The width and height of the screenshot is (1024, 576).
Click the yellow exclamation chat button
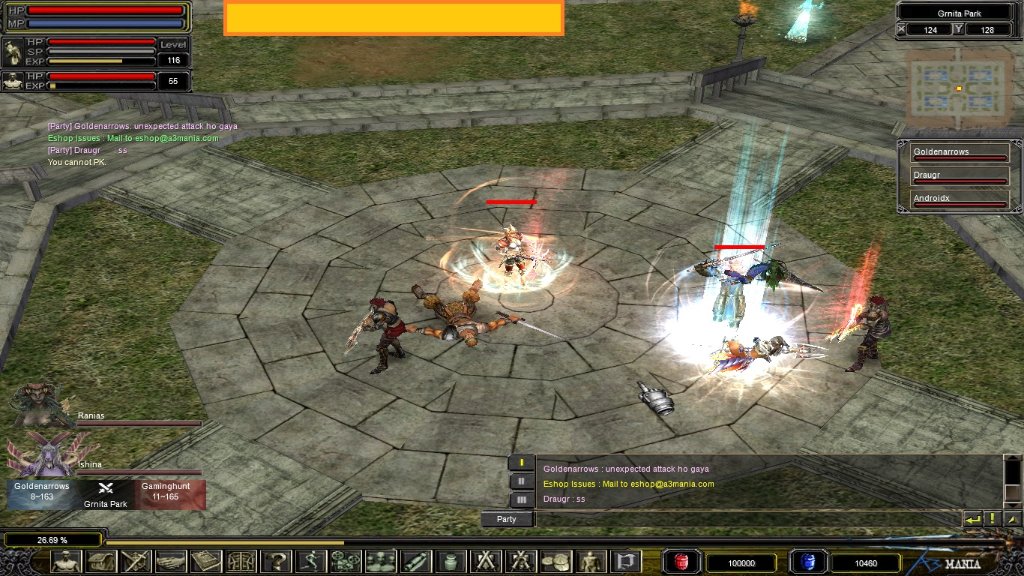(993, 519)
